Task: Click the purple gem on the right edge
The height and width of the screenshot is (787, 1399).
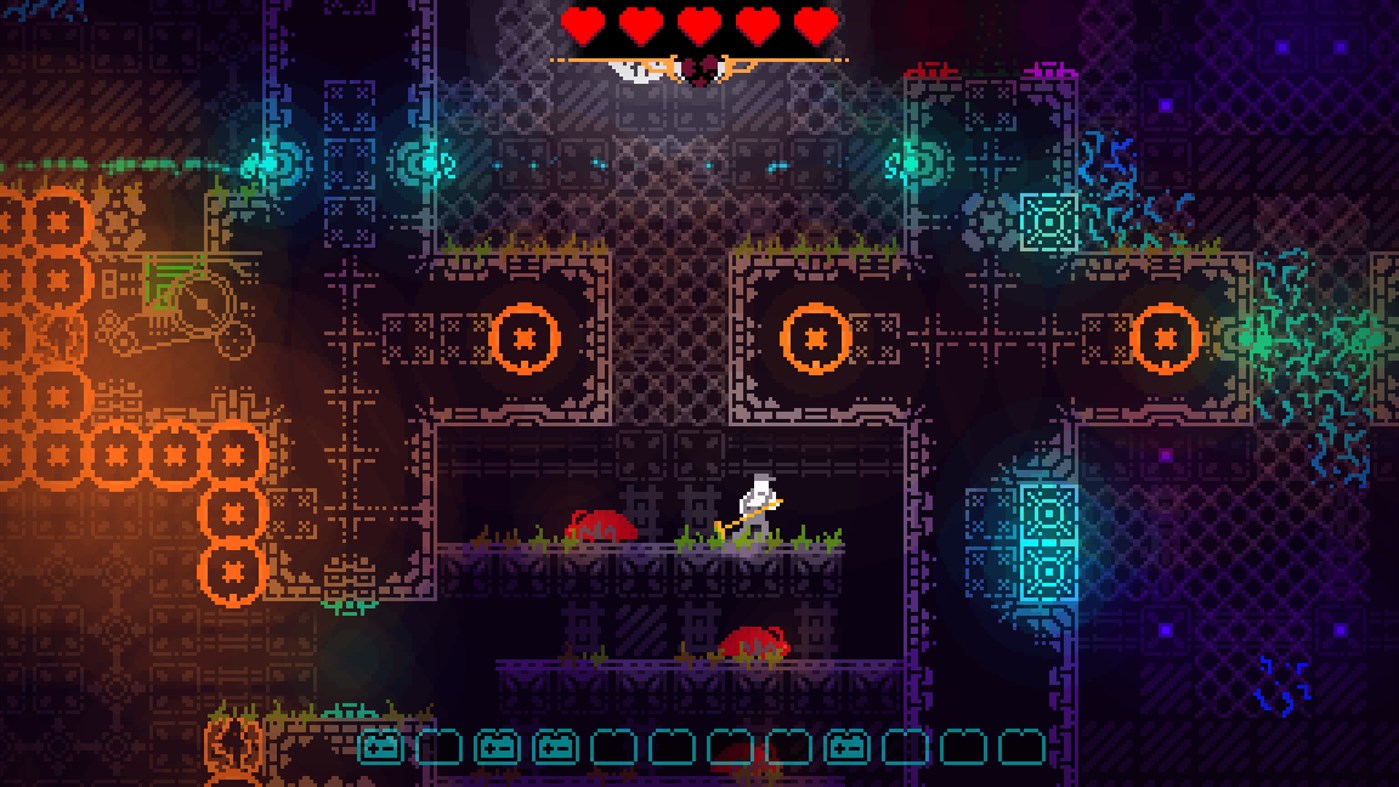Action: (x=1343, y=630)
